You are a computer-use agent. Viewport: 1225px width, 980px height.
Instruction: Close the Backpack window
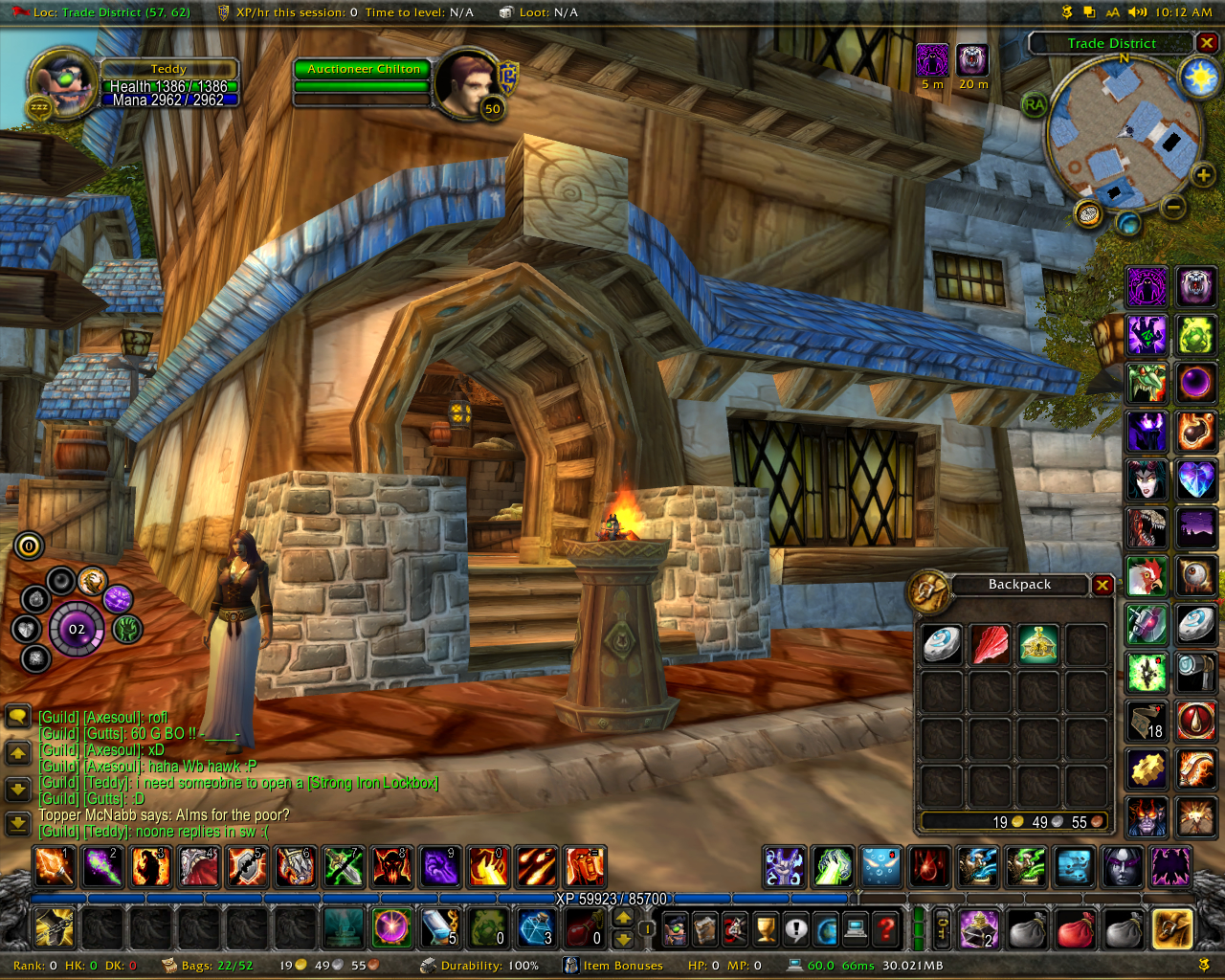pyautogui.click(x=1102, y=585)
